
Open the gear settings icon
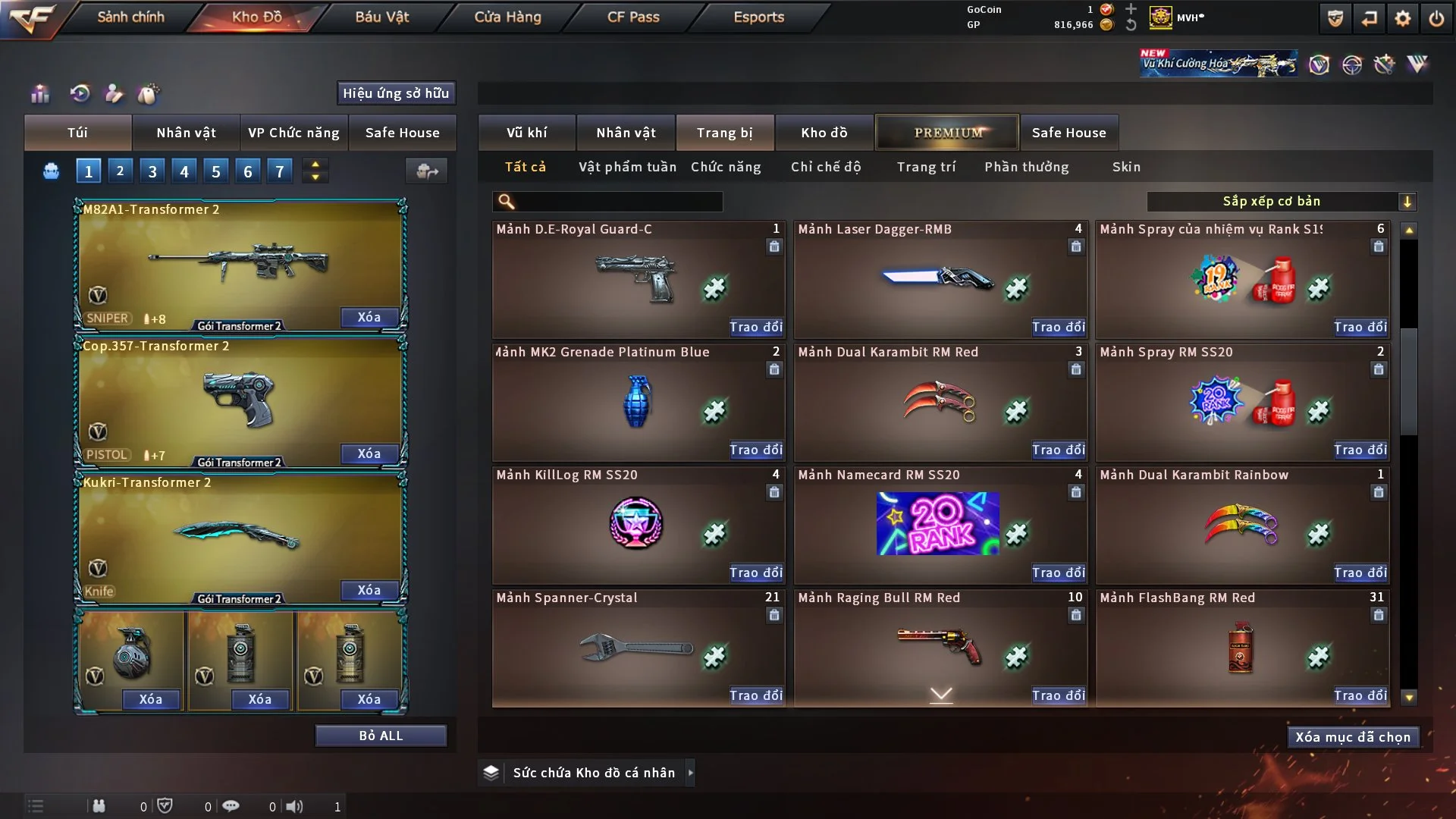coord(1402,18)
